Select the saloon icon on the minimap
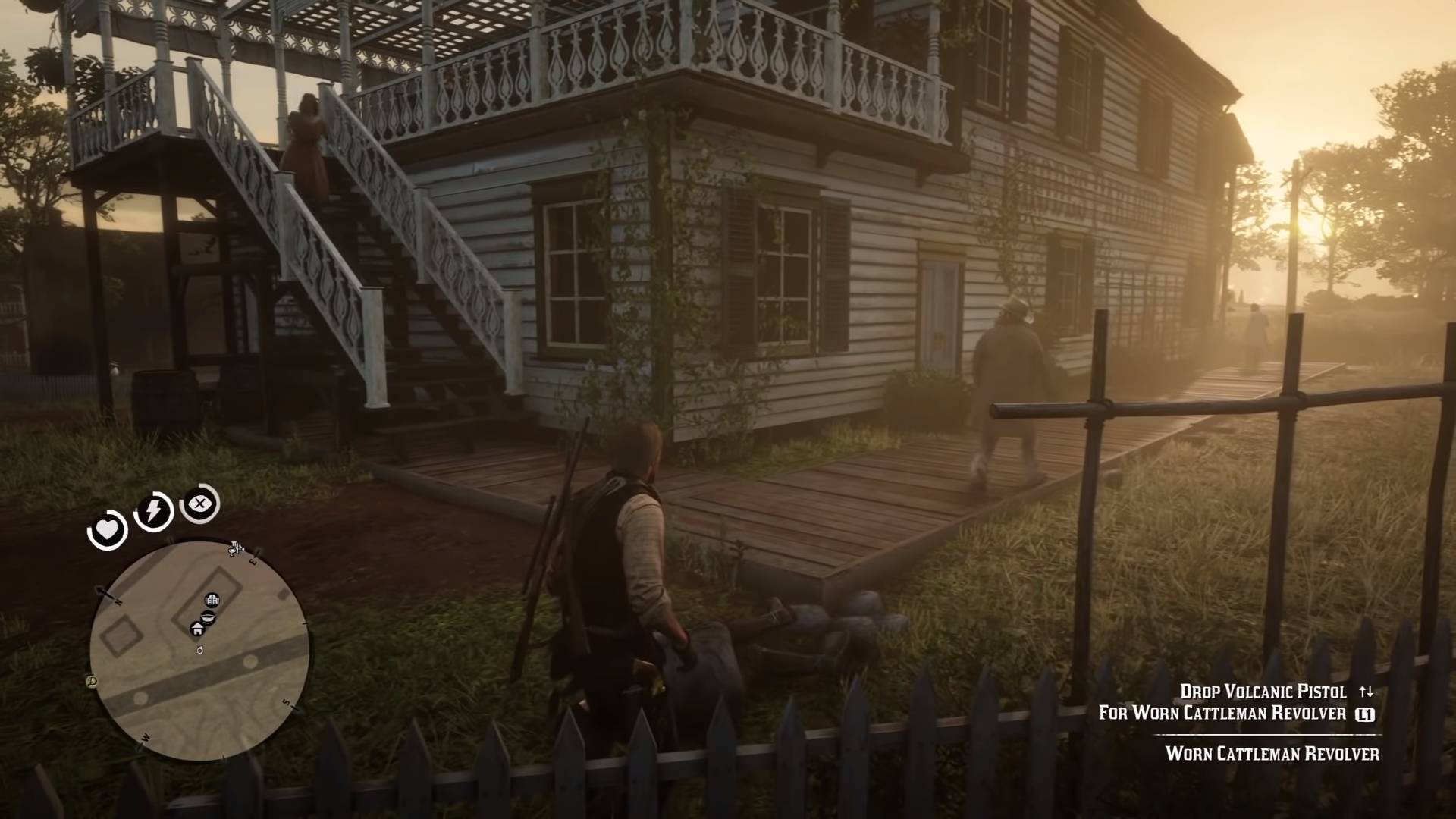 pos(207,618)
